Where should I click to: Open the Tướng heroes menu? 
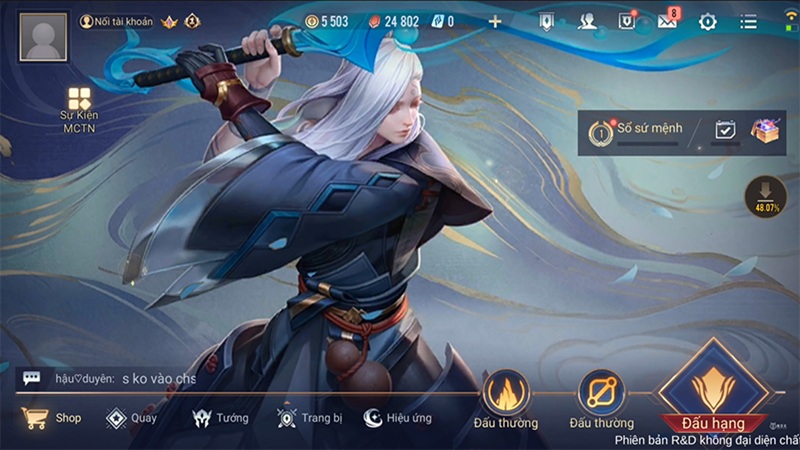coord(220,418)
